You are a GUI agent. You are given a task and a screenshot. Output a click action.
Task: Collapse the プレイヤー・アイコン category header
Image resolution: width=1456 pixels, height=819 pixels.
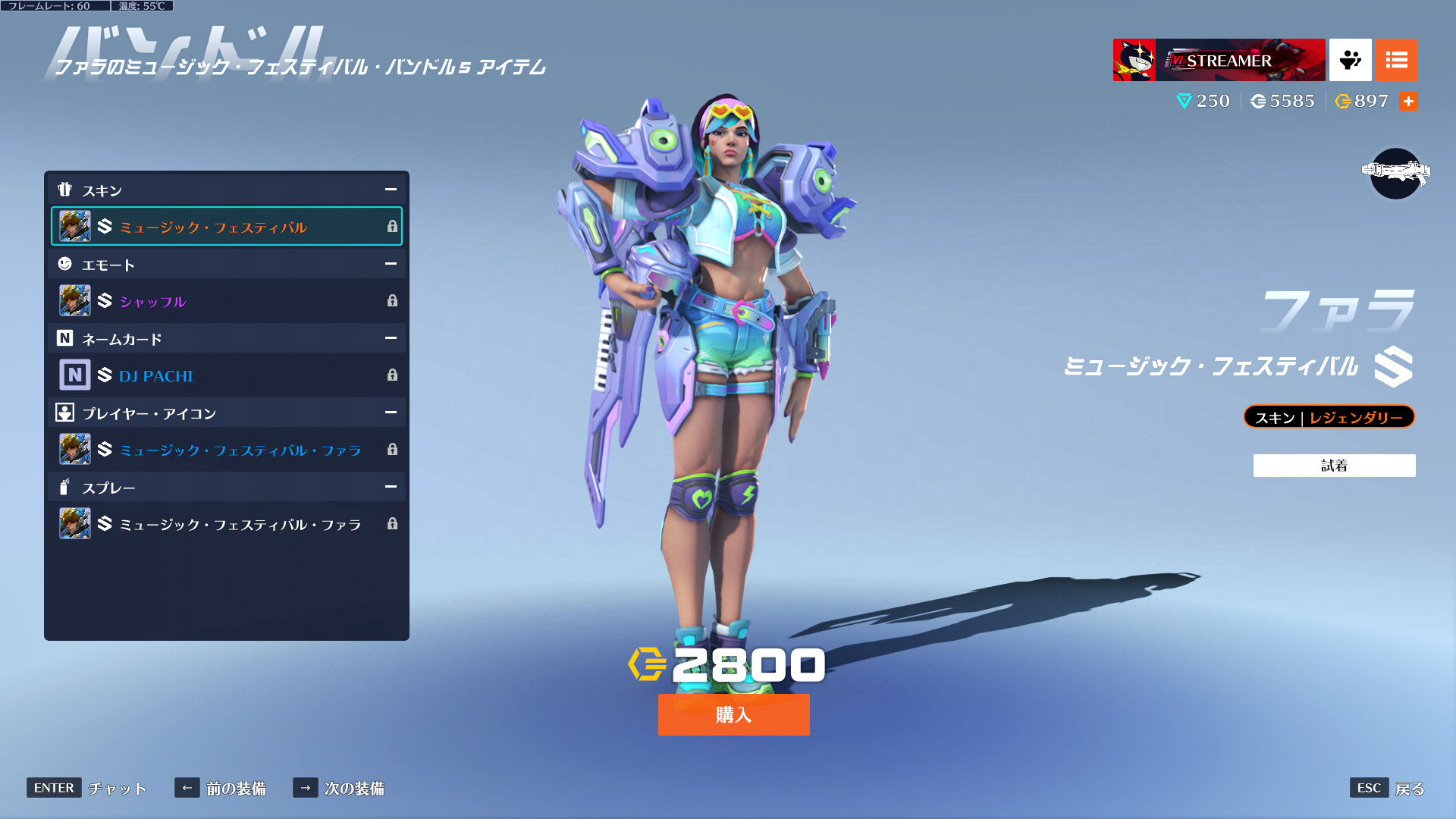click(x=391, y=413)
